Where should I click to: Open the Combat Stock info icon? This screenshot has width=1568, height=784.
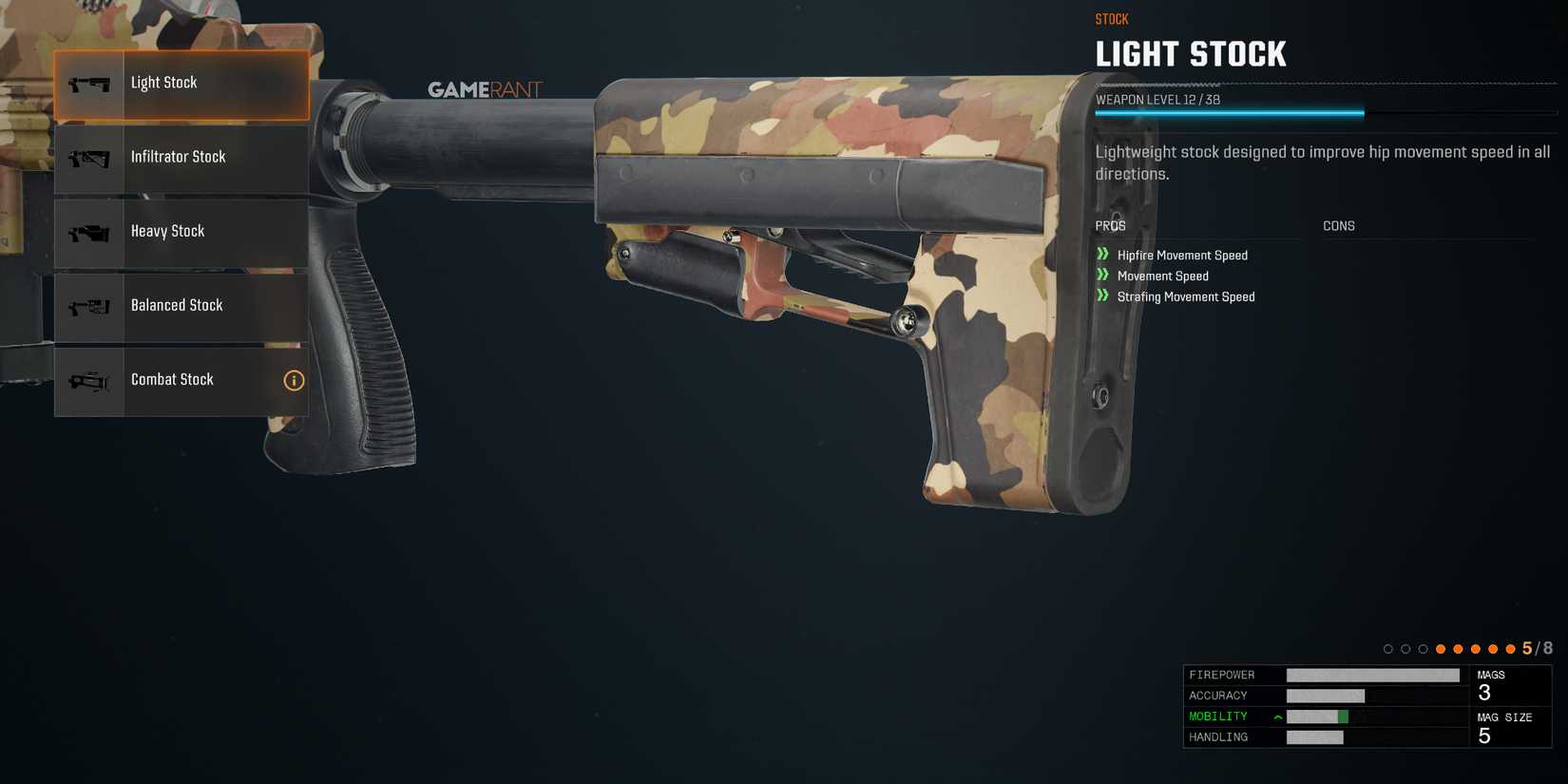click(294, 380)
